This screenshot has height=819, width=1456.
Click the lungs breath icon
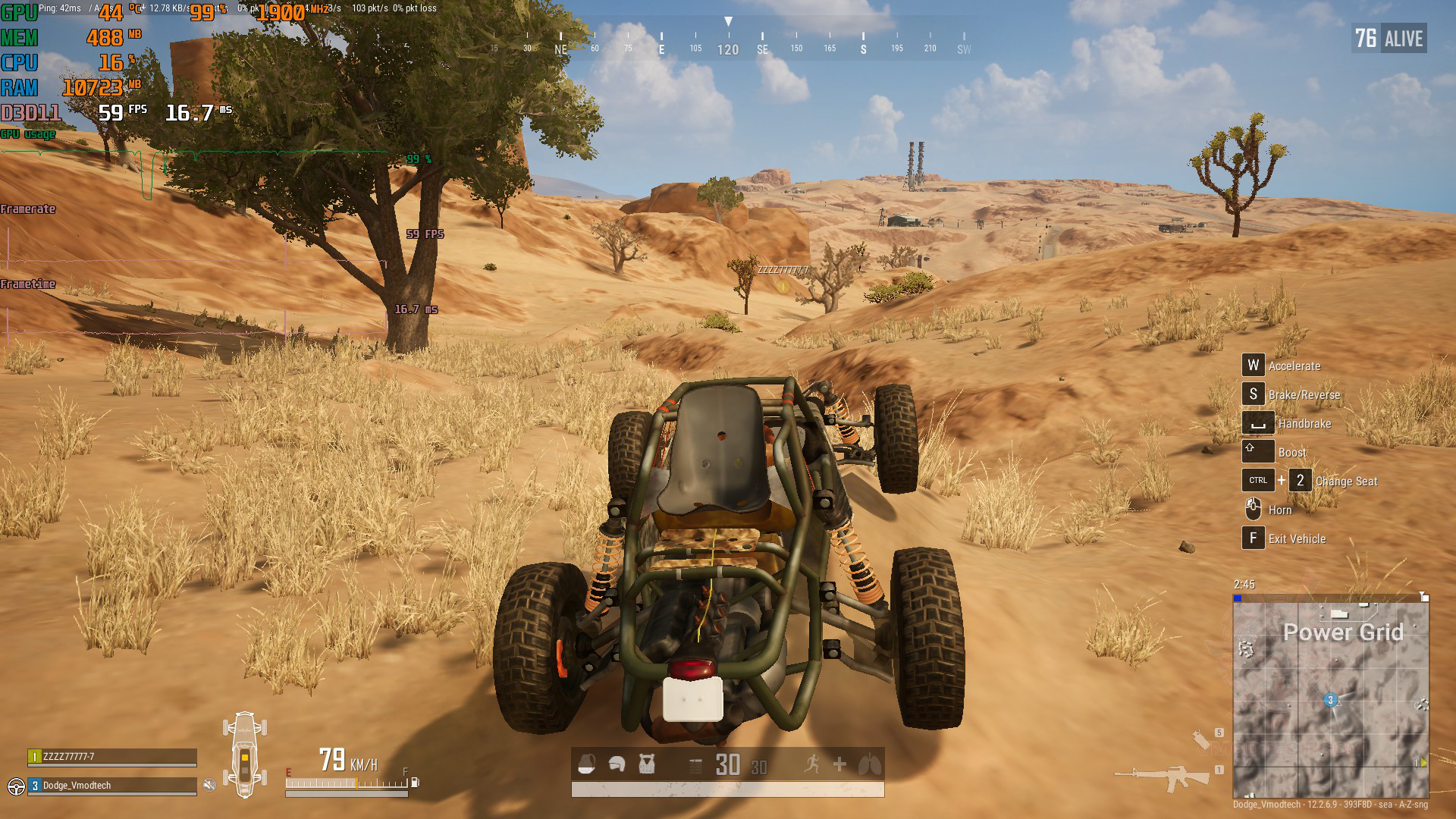pyautogui.click(x=869, y=764)
